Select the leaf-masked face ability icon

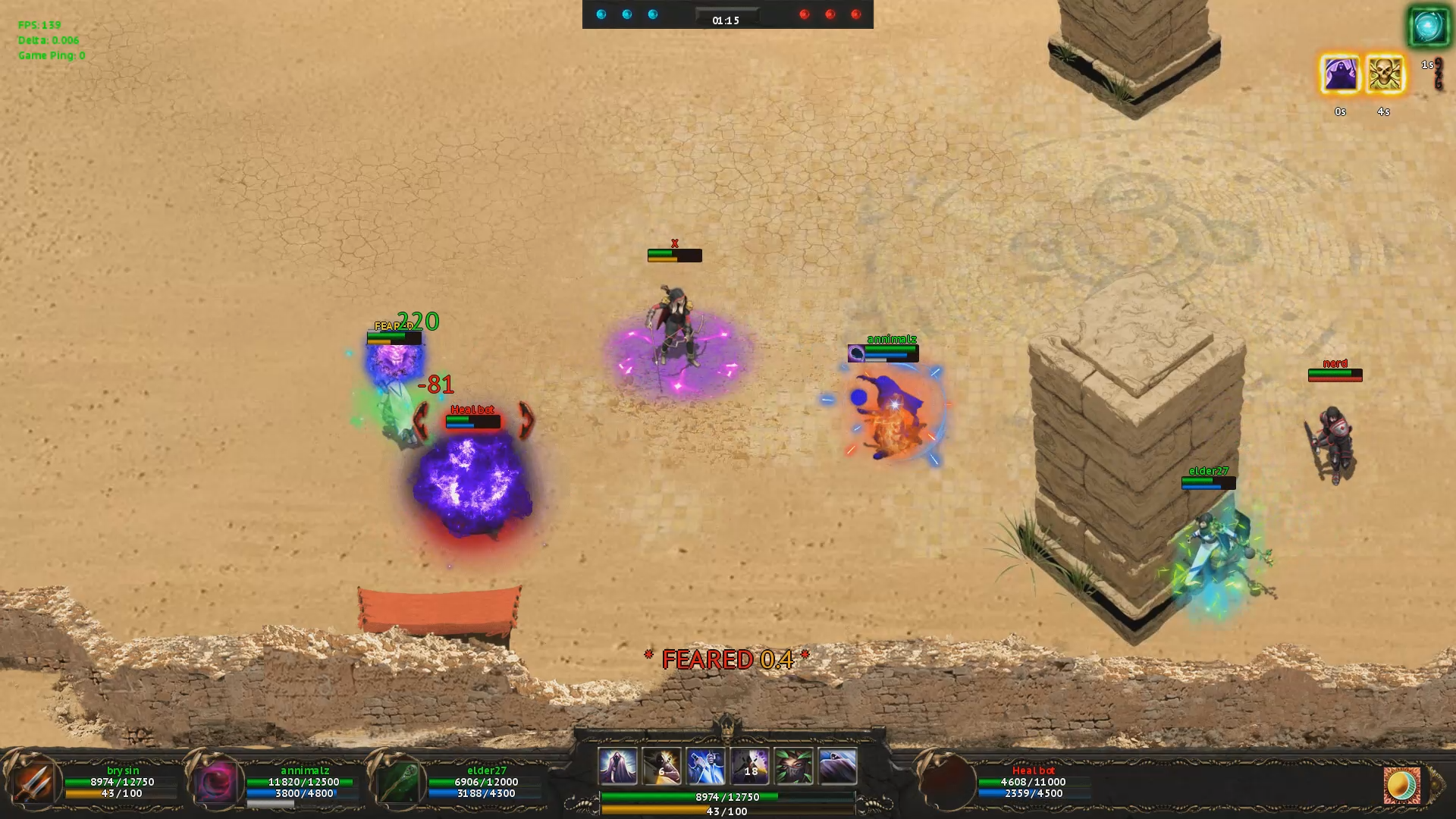coord(793,766)
